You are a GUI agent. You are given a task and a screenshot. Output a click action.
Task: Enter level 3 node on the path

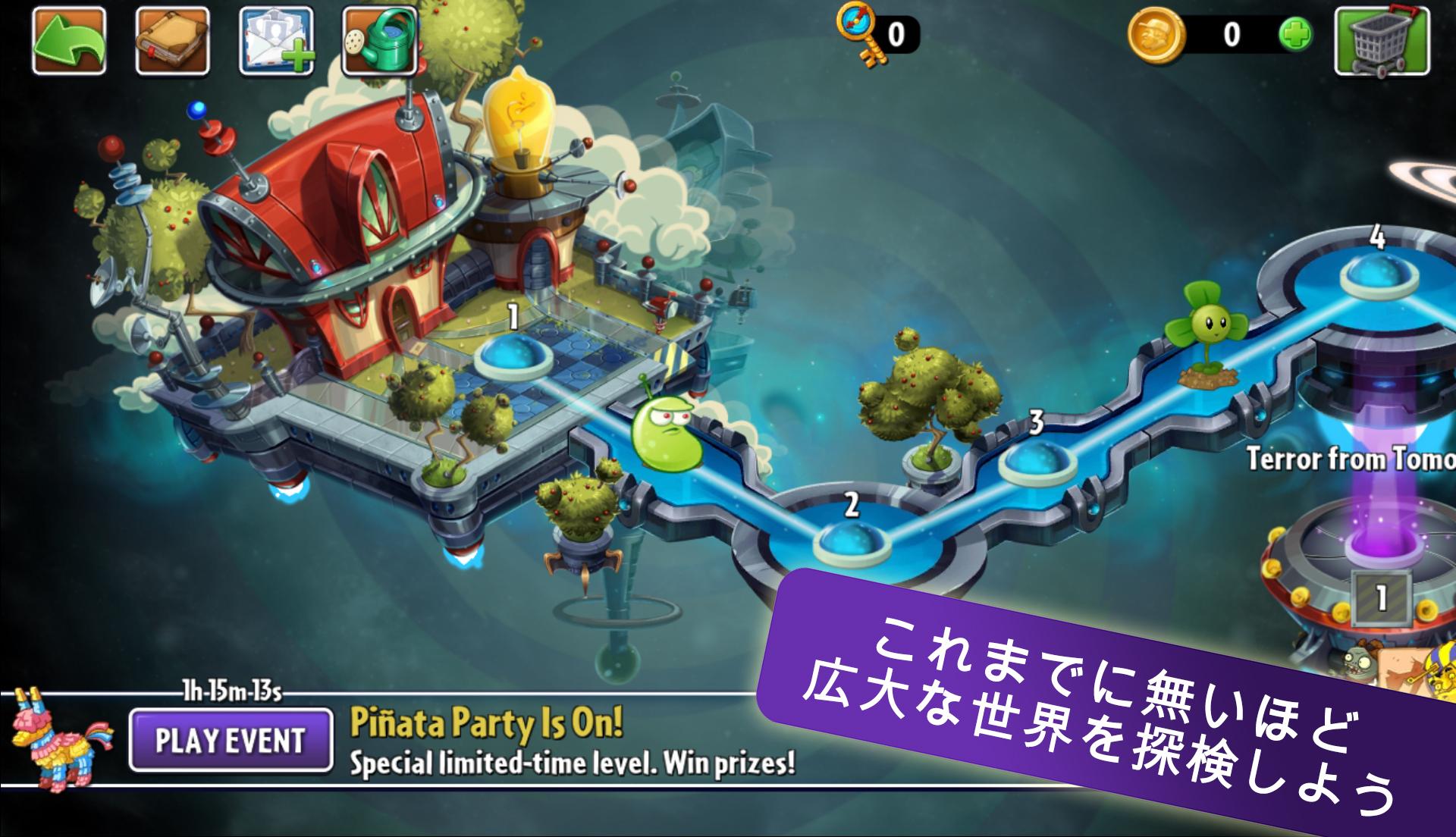coord(1036,459)
